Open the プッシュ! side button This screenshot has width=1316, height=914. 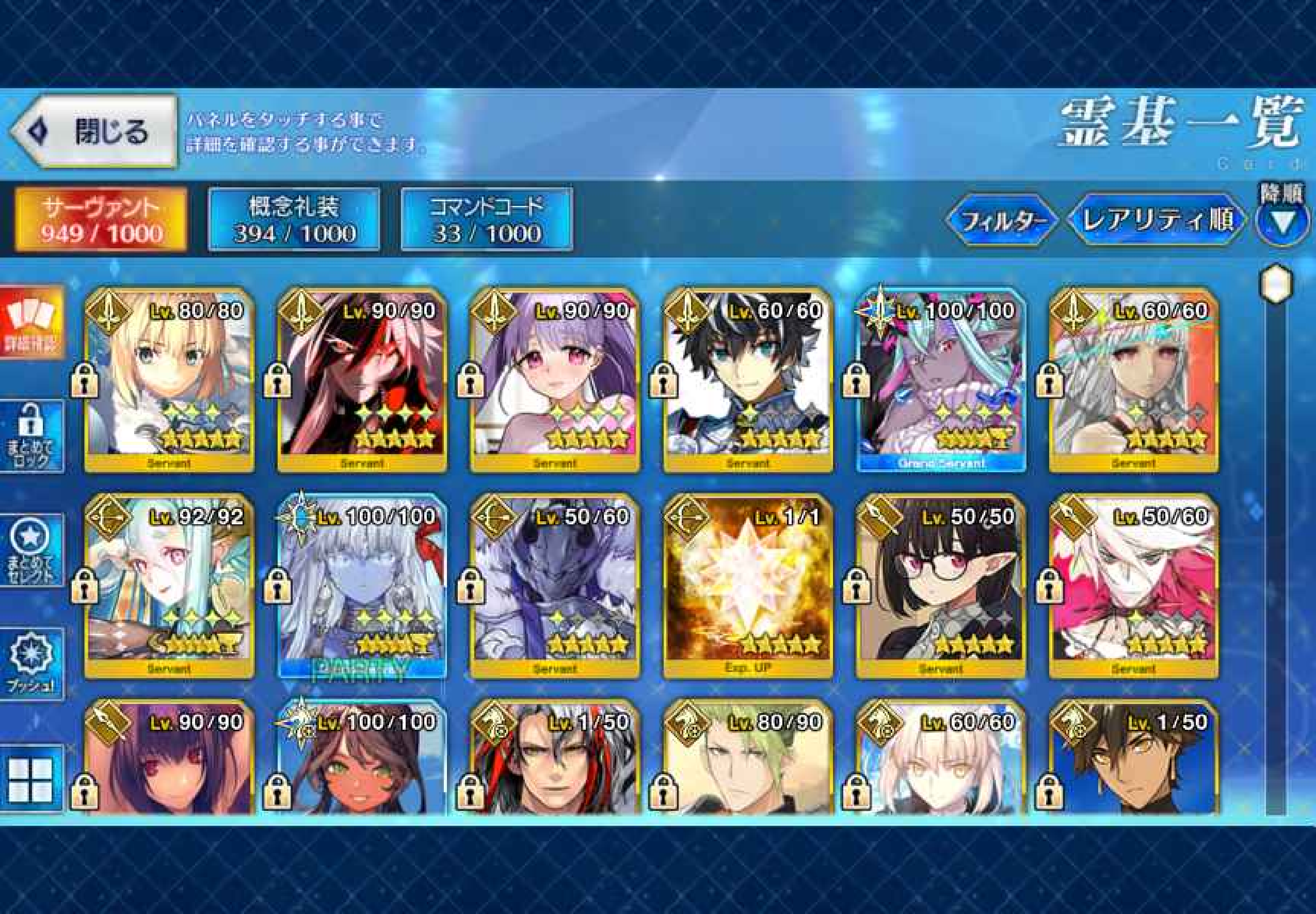coord(31,663)
